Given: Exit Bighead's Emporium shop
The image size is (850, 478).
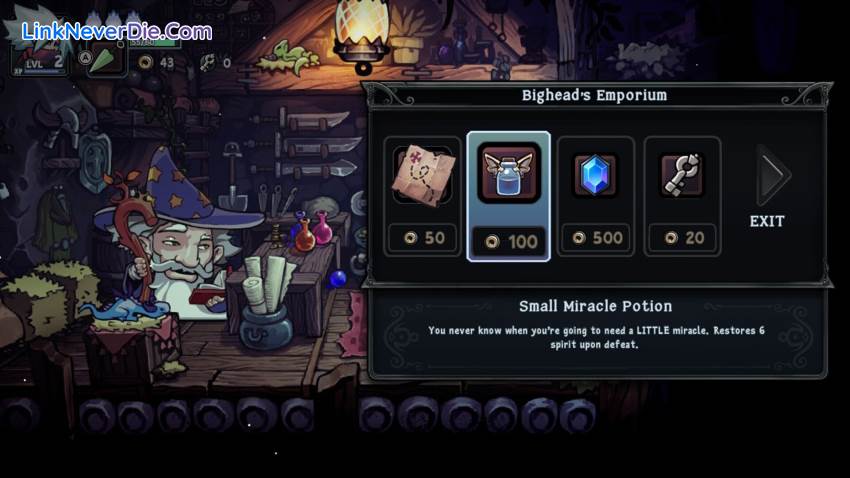Looking at the screenshot, I should coord(768,190).
